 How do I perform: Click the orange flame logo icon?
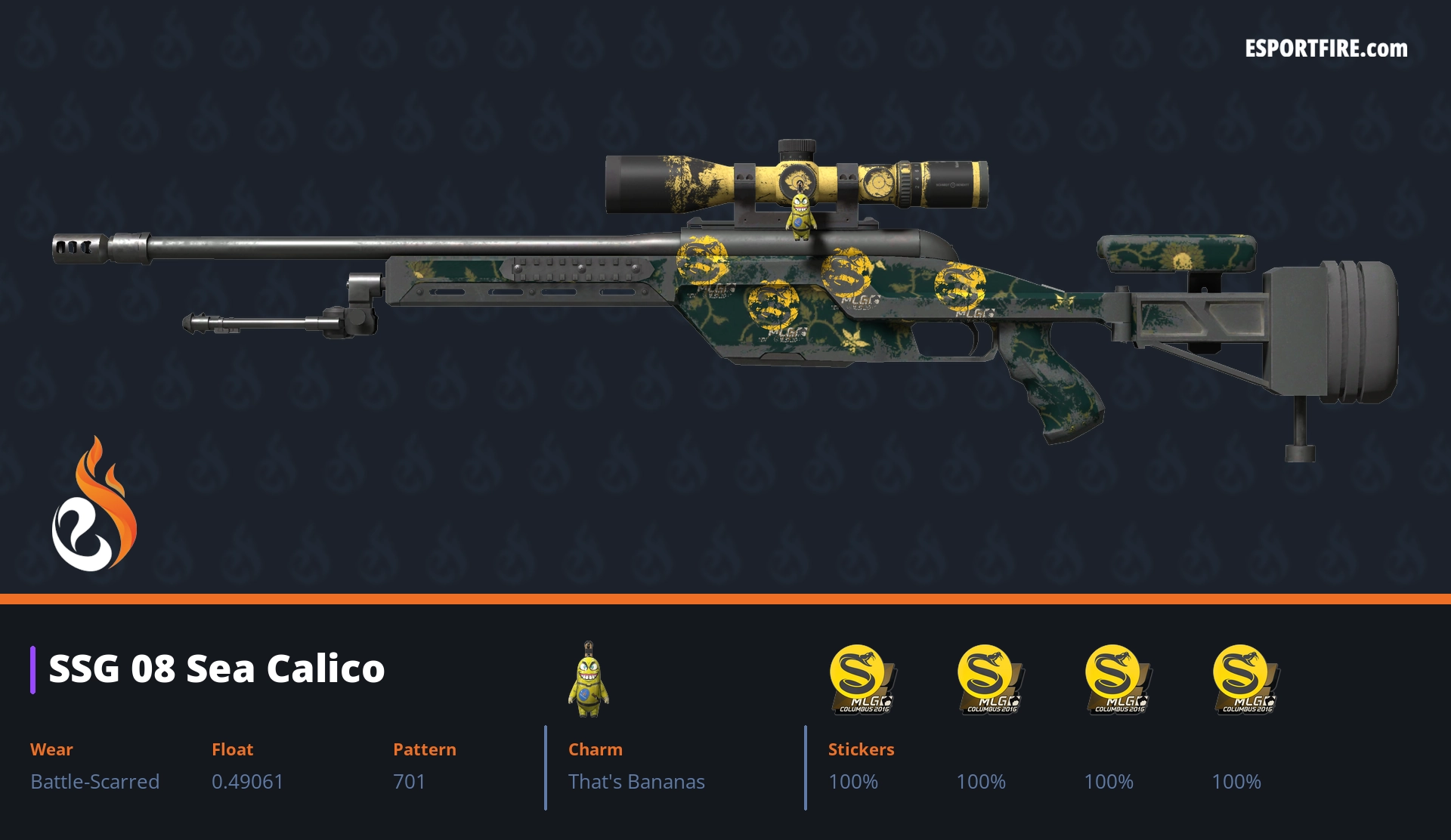pos(94,505)
